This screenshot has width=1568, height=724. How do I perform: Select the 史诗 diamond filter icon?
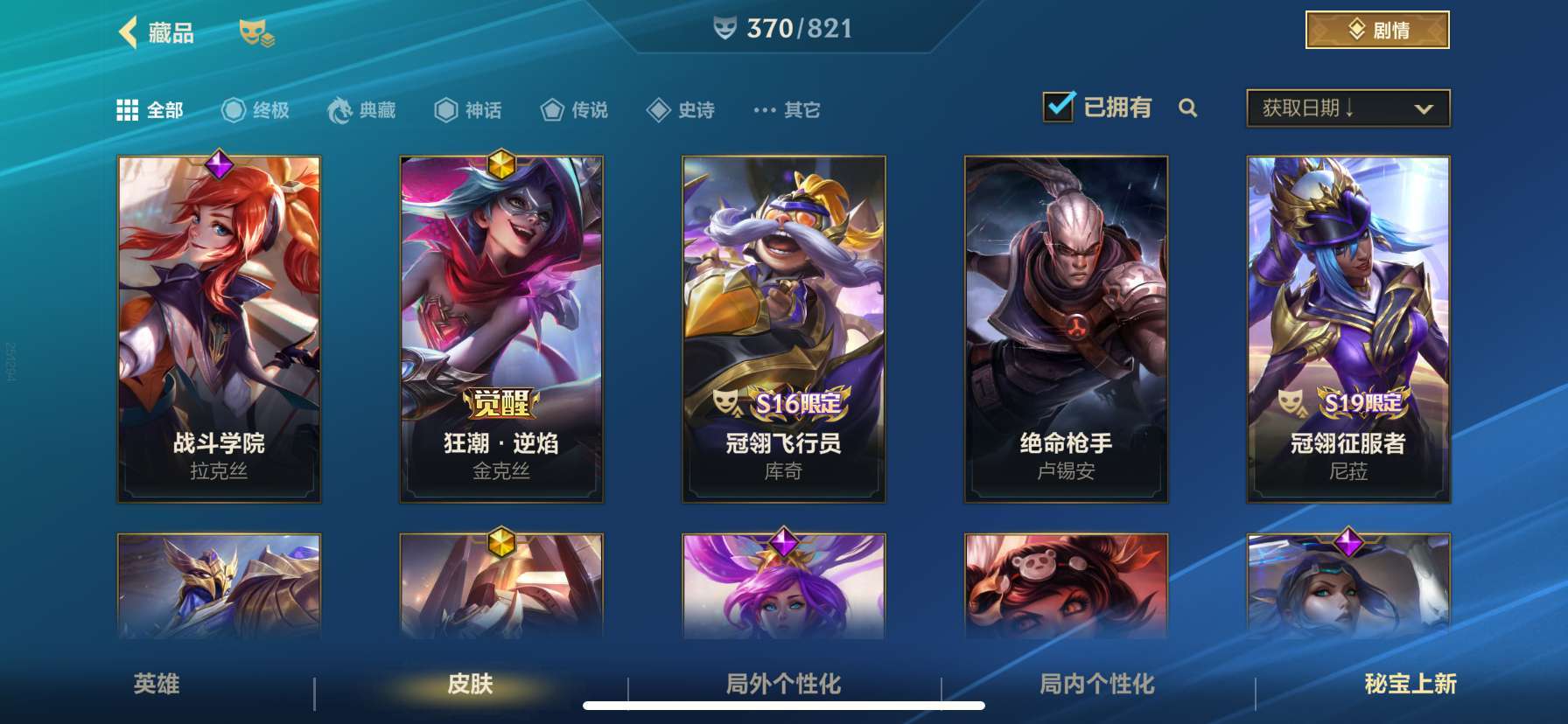tap(657, 109)
